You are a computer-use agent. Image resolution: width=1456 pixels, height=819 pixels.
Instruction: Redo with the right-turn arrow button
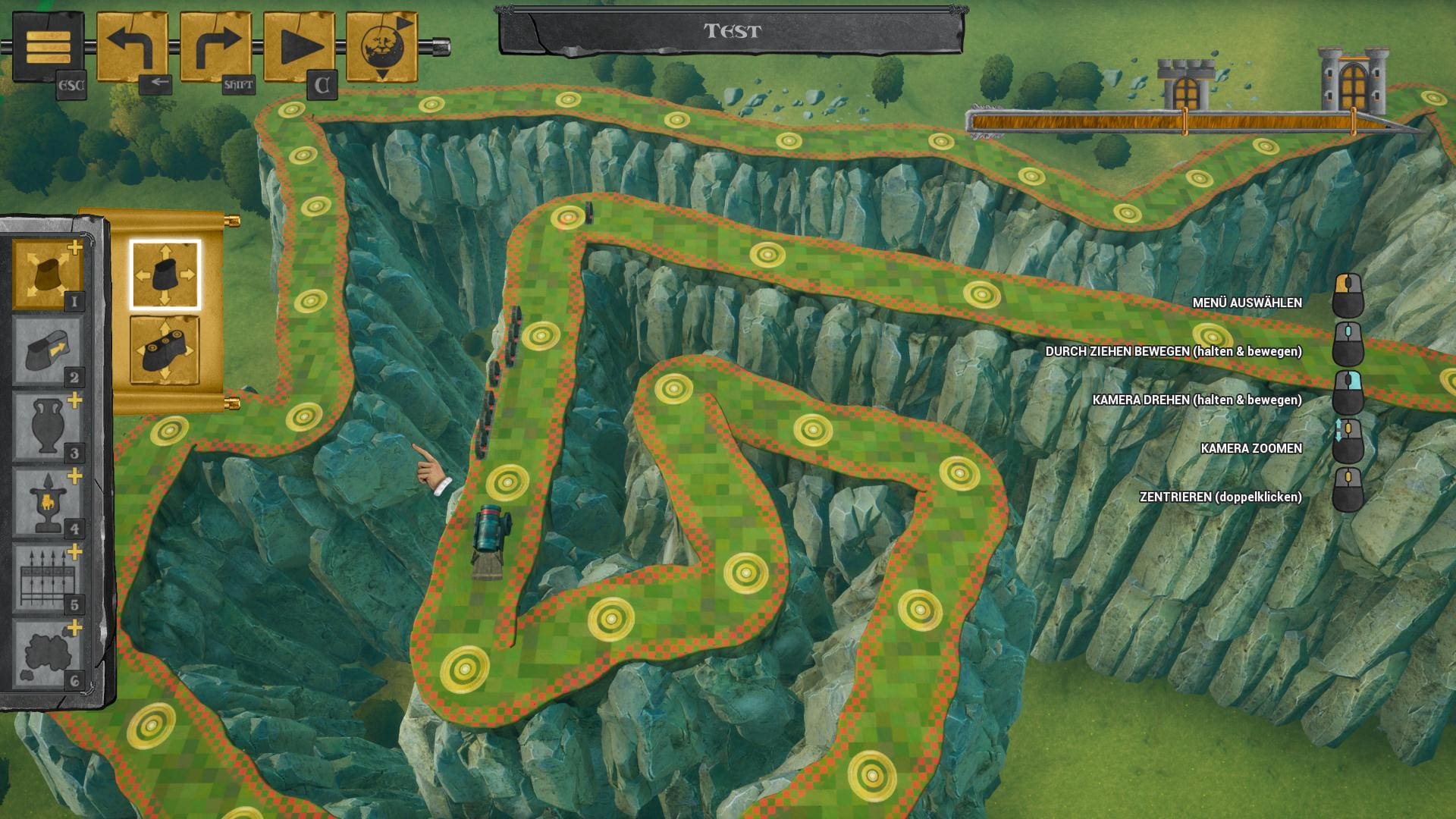215,47
